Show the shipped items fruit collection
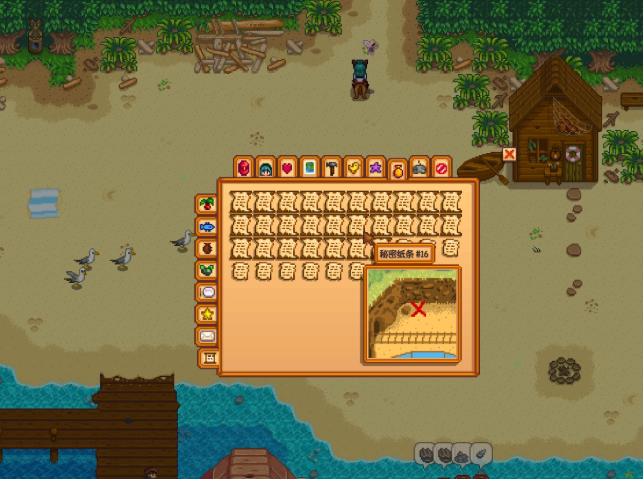This screenshot has height=479, width=643. (207, 204)
